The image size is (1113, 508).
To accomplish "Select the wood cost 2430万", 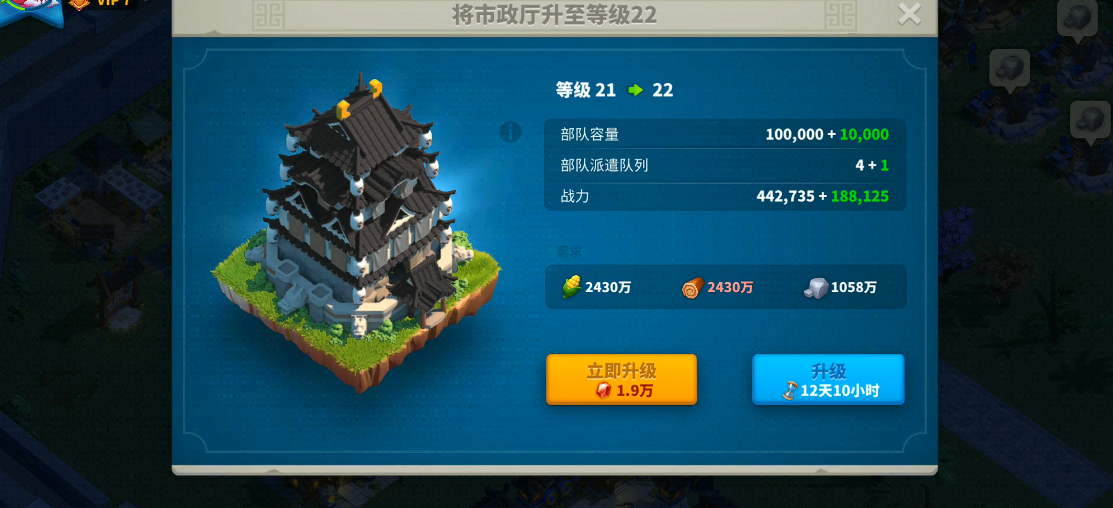I will [718, 288].
